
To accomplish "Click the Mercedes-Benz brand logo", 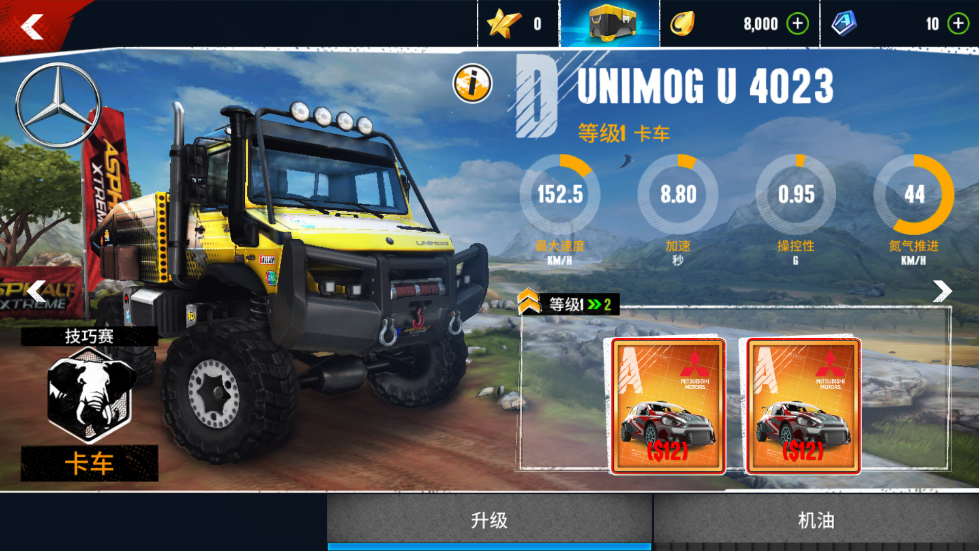I will click(x=57, y=106).
